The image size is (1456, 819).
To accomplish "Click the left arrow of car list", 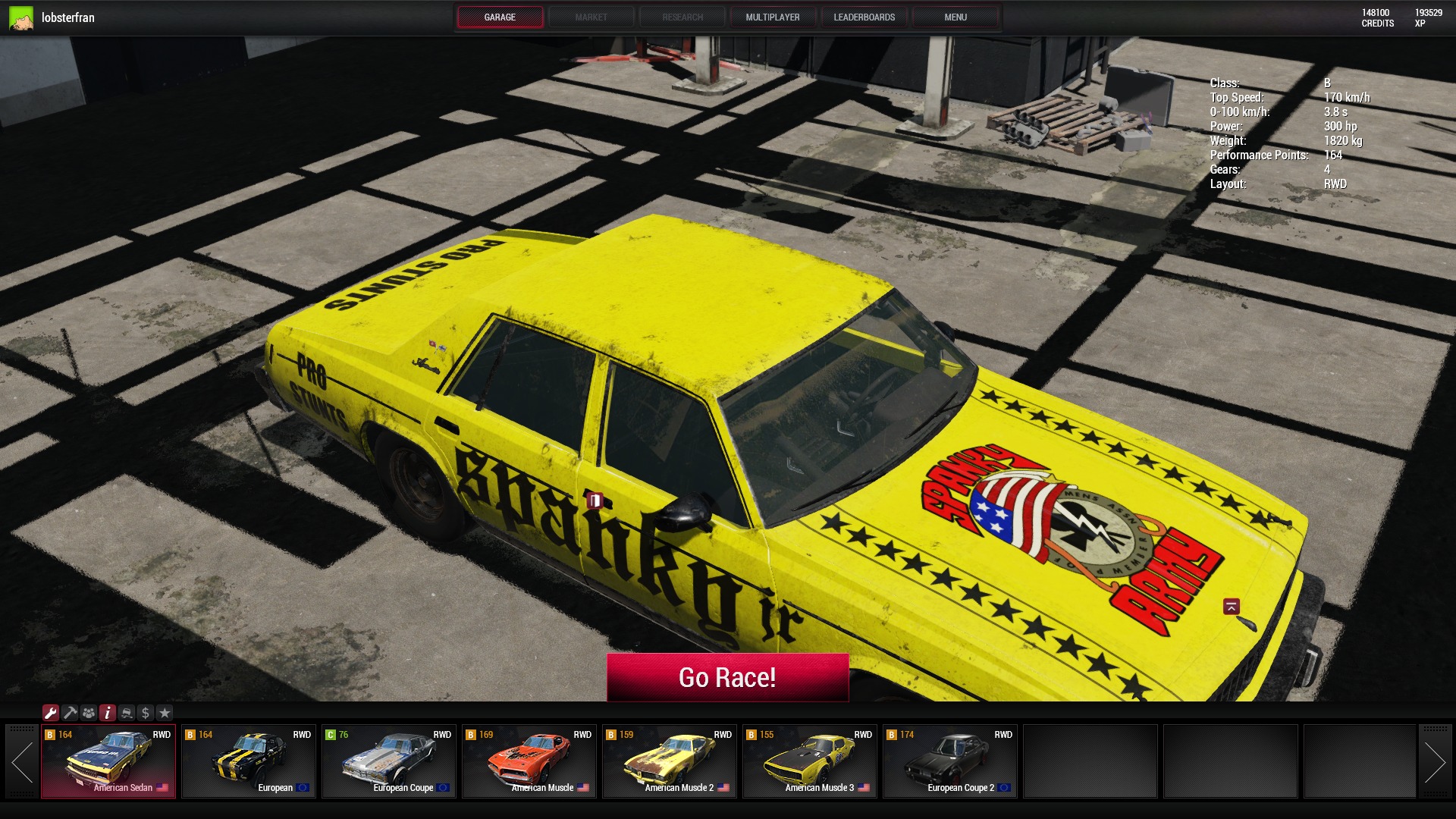I will click(x=22, y=761).
